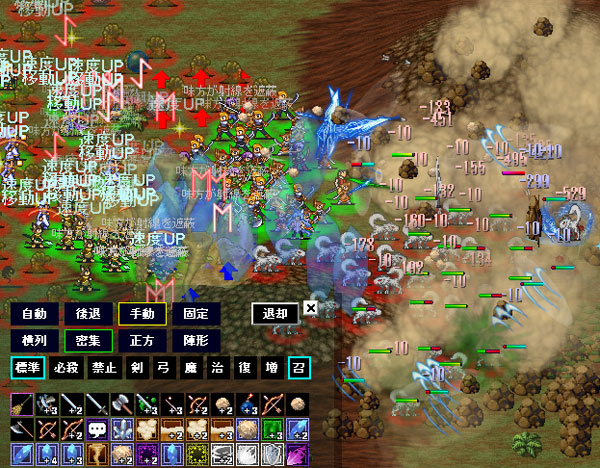Activate the broom skill icon
This screenshot has height=468, width=600.
[20, 404]
